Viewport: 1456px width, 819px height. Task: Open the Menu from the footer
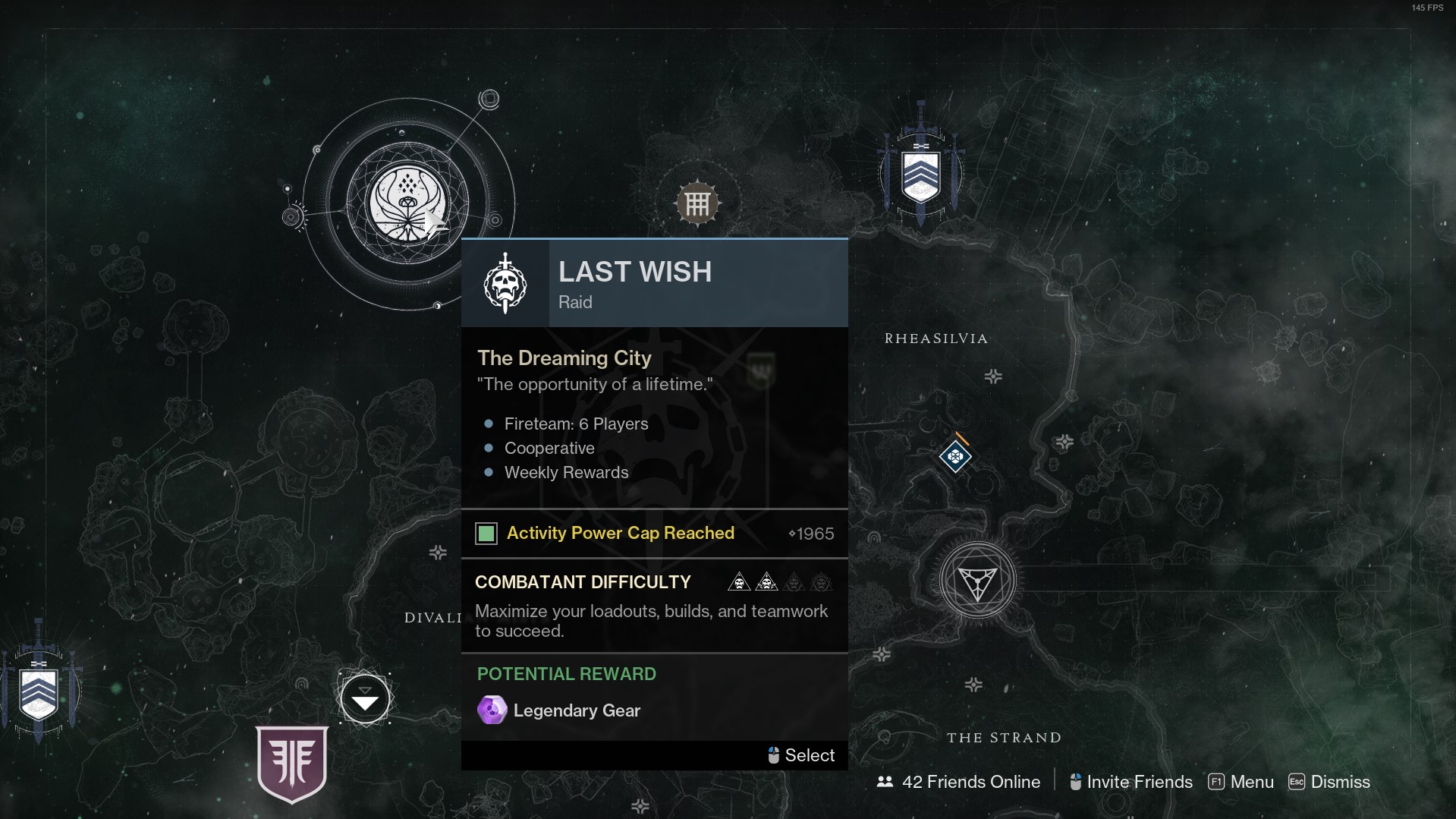pos(1241,782)
